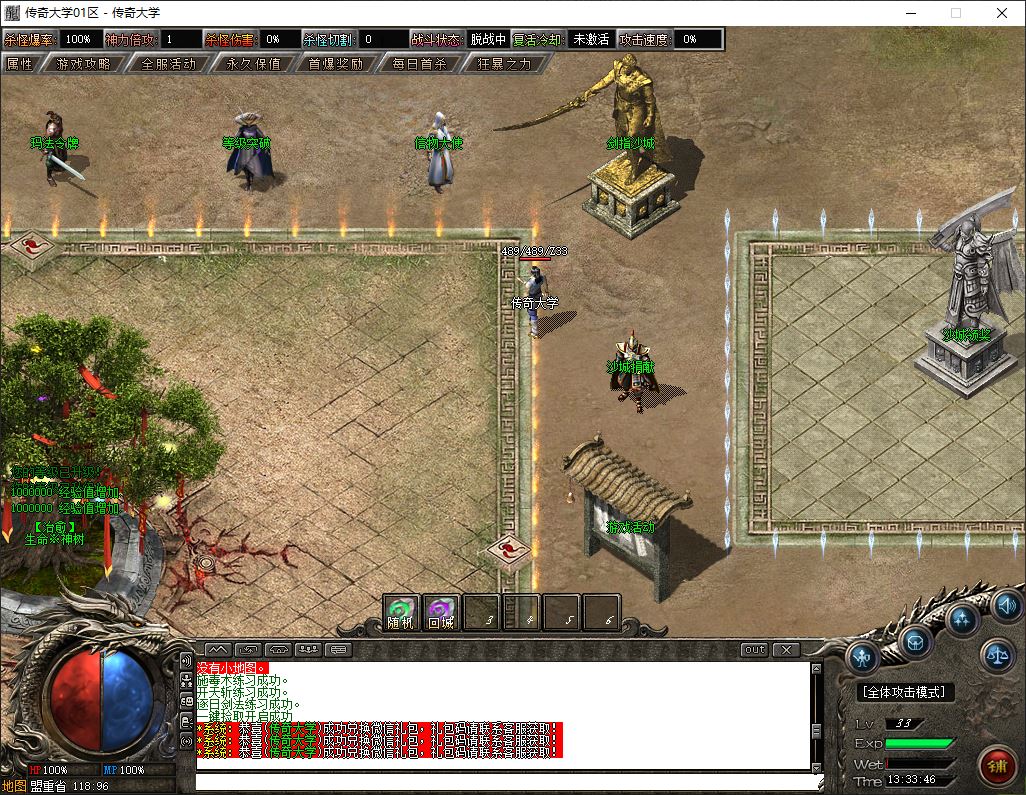
Task: Use the 回城 town return scroll slot
Action: (441, 611)
